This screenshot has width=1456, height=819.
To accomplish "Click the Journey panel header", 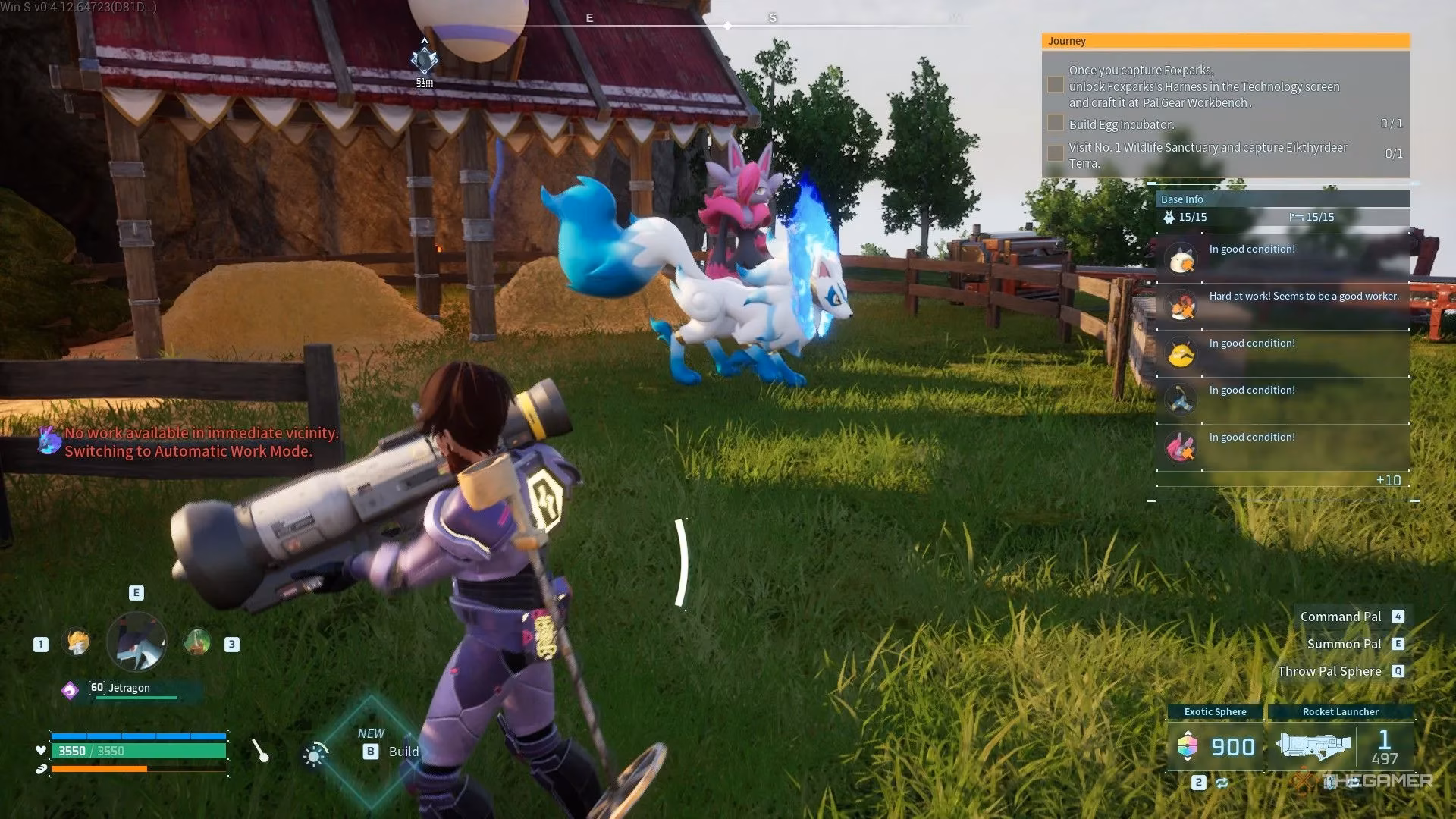I will tap(1225, 41).
